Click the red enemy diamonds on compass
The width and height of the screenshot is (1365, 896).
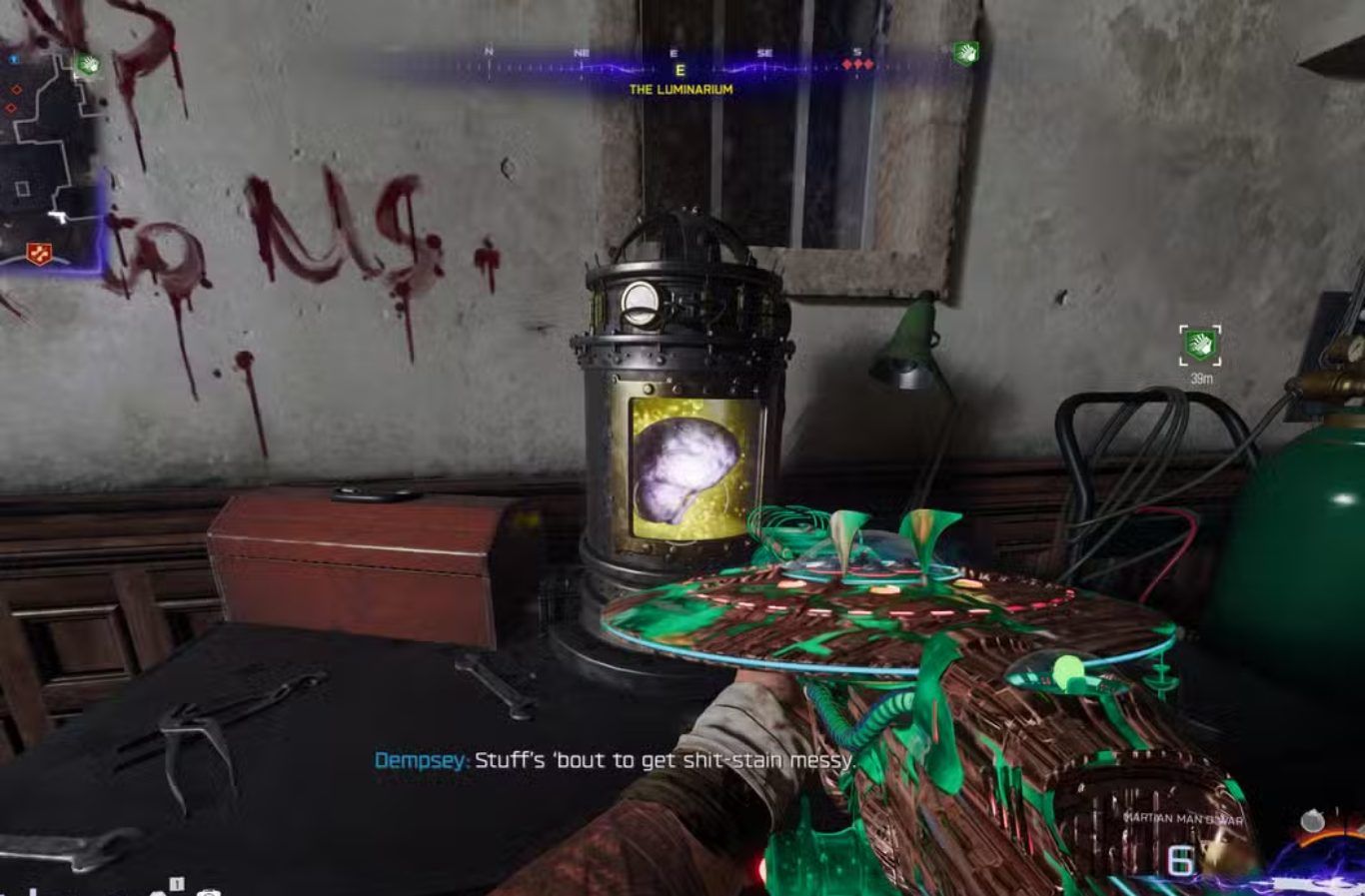[x=857, y=65]
